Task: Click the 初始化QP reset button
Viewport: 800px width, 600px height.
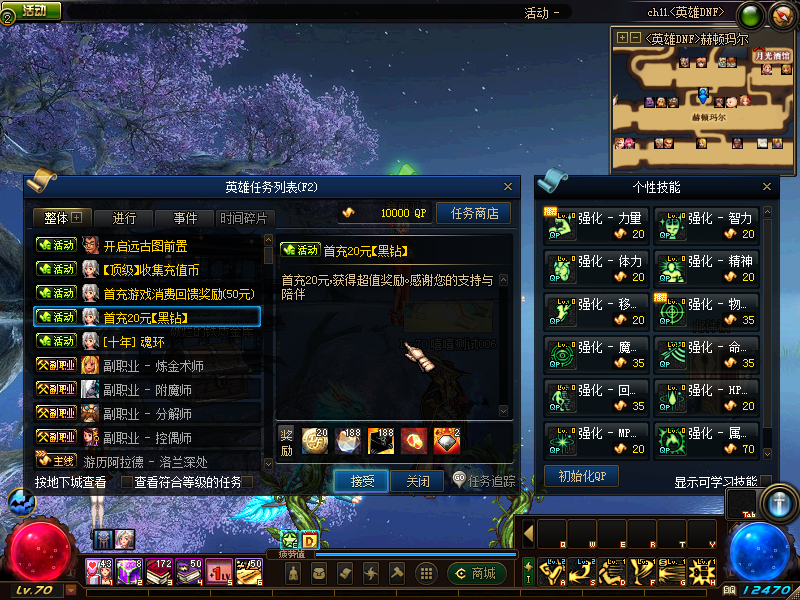Action: (581, 477)
